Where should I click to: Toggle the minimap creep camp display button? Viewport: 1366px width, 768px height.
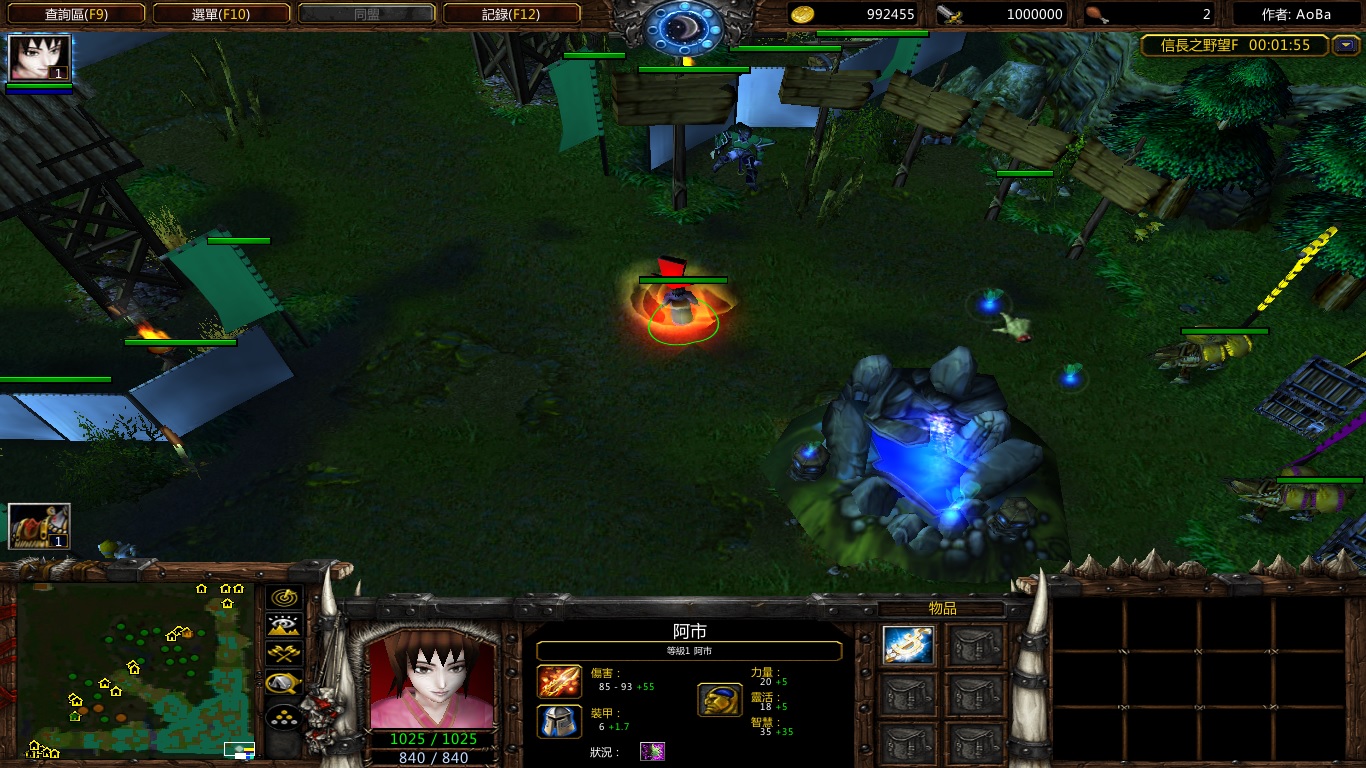pos(284,683)
